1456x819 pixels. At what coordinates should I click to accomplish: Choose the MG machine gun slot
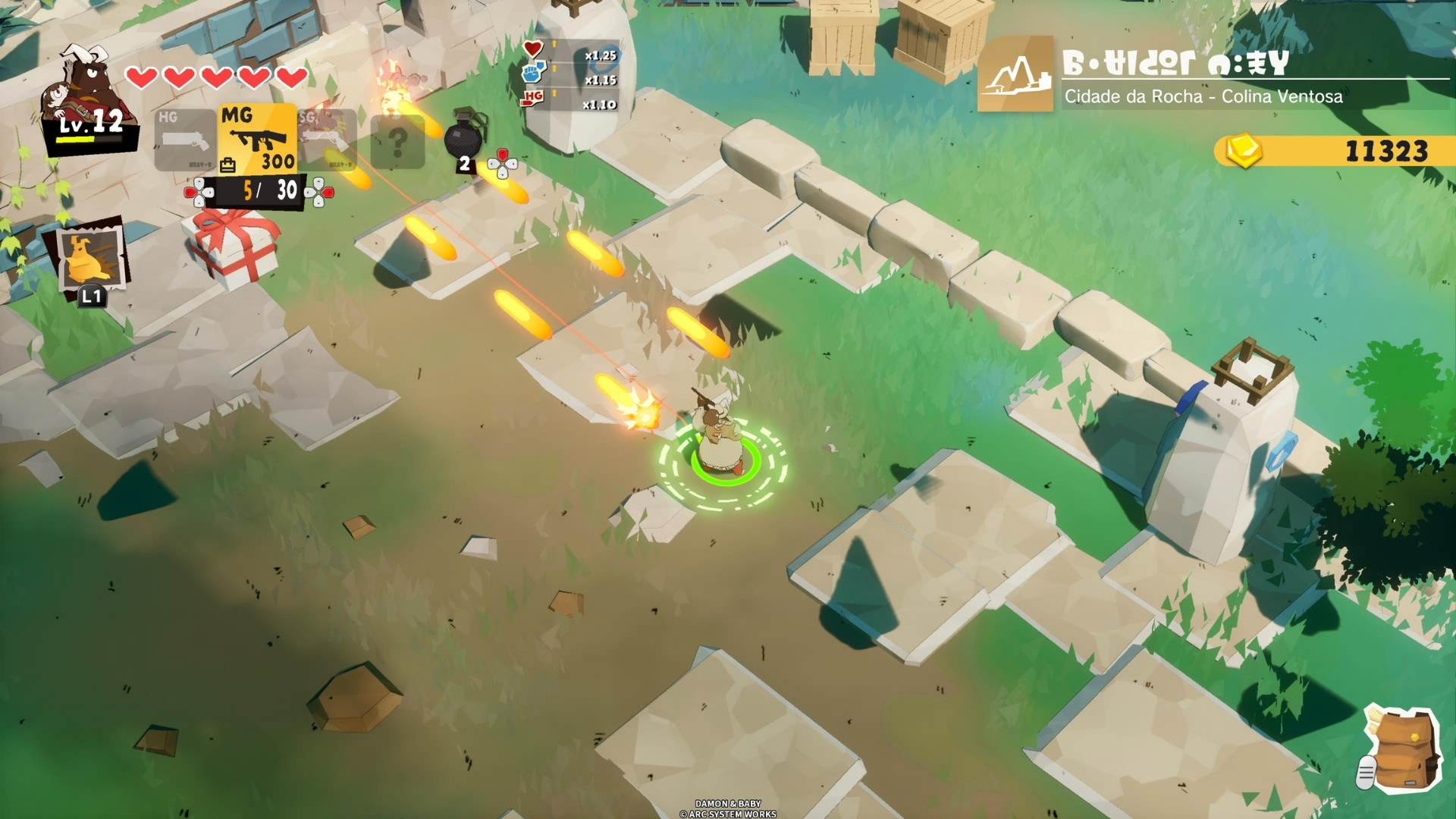(x=258, y=139)
